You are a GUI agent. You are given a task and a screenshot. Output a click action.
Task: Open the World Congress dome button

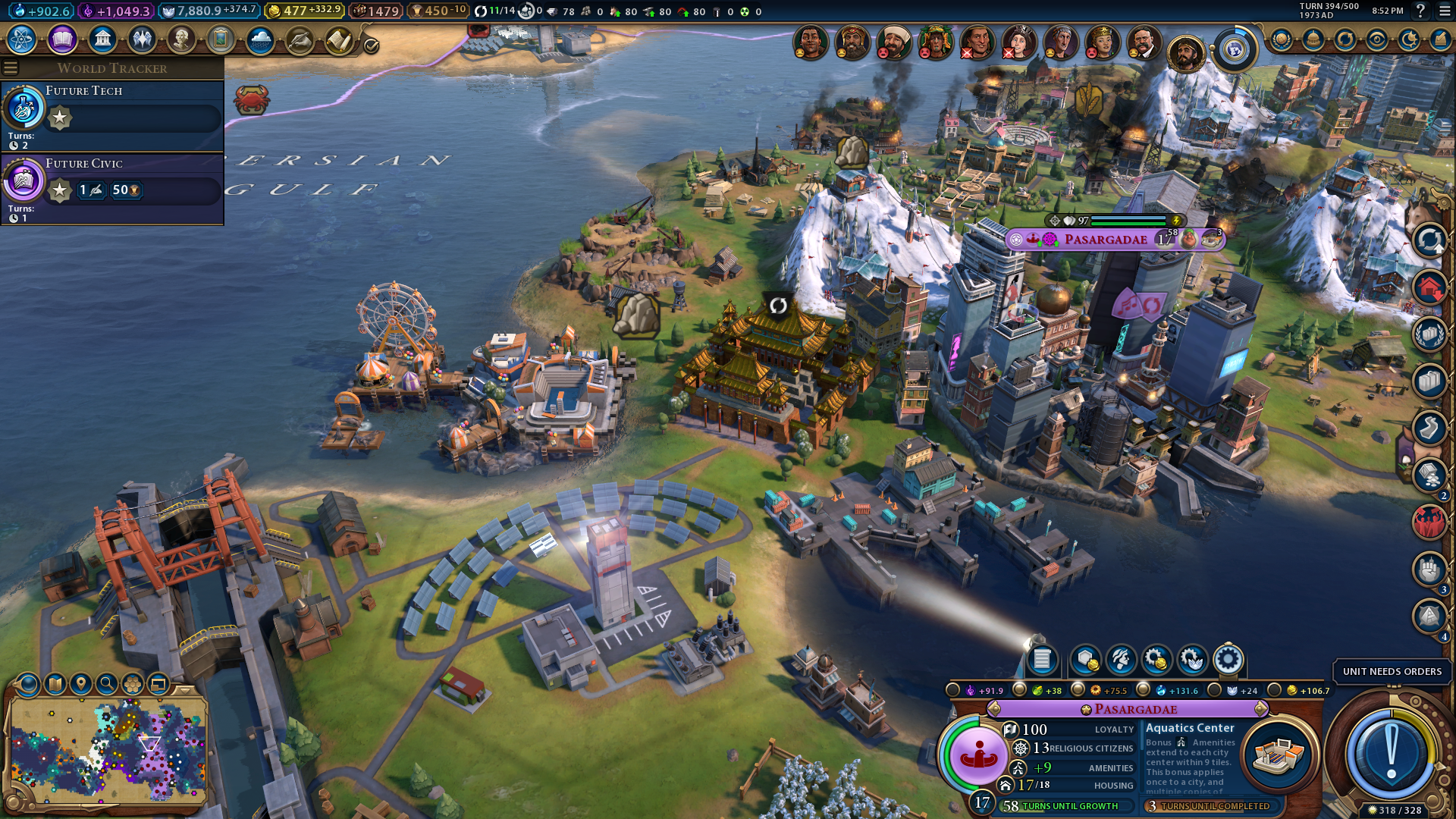(1313, 39)
